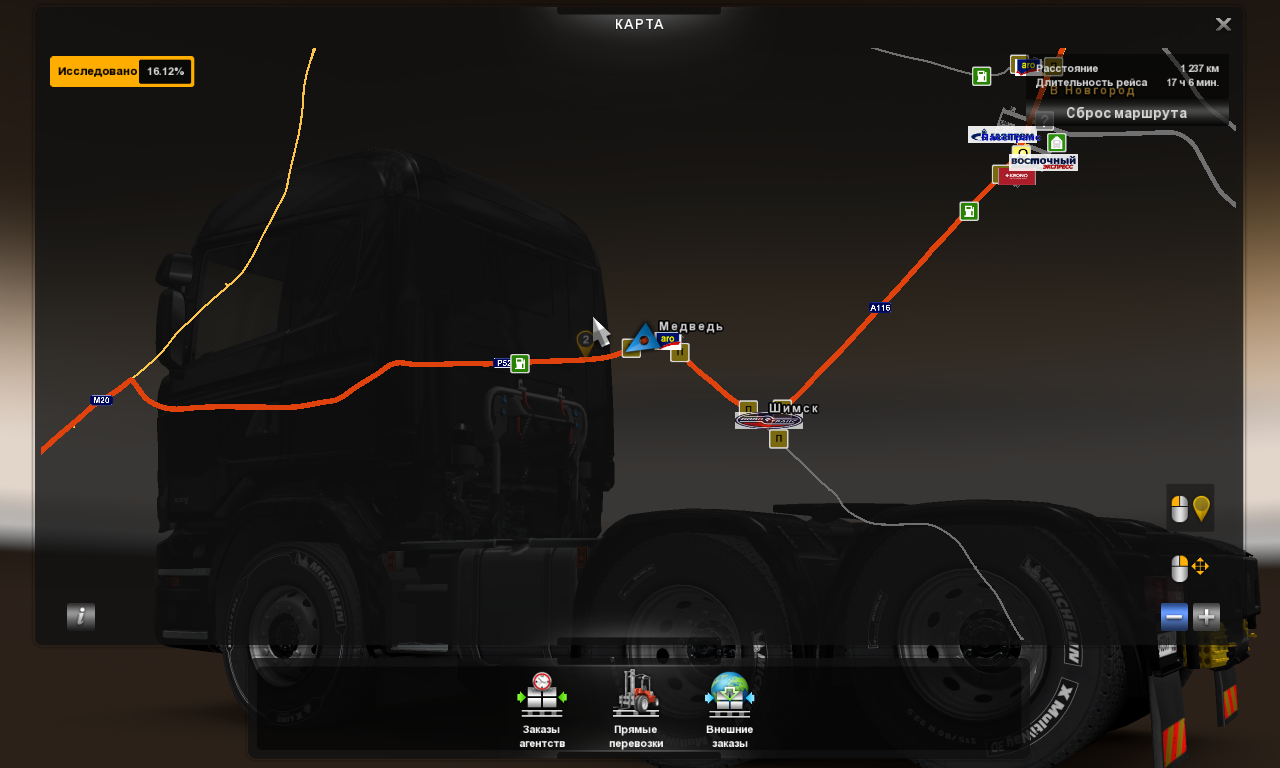Click the numbered waypoint 2 pin
This screenshot has height=768, width=1280.
coord(585,342)
